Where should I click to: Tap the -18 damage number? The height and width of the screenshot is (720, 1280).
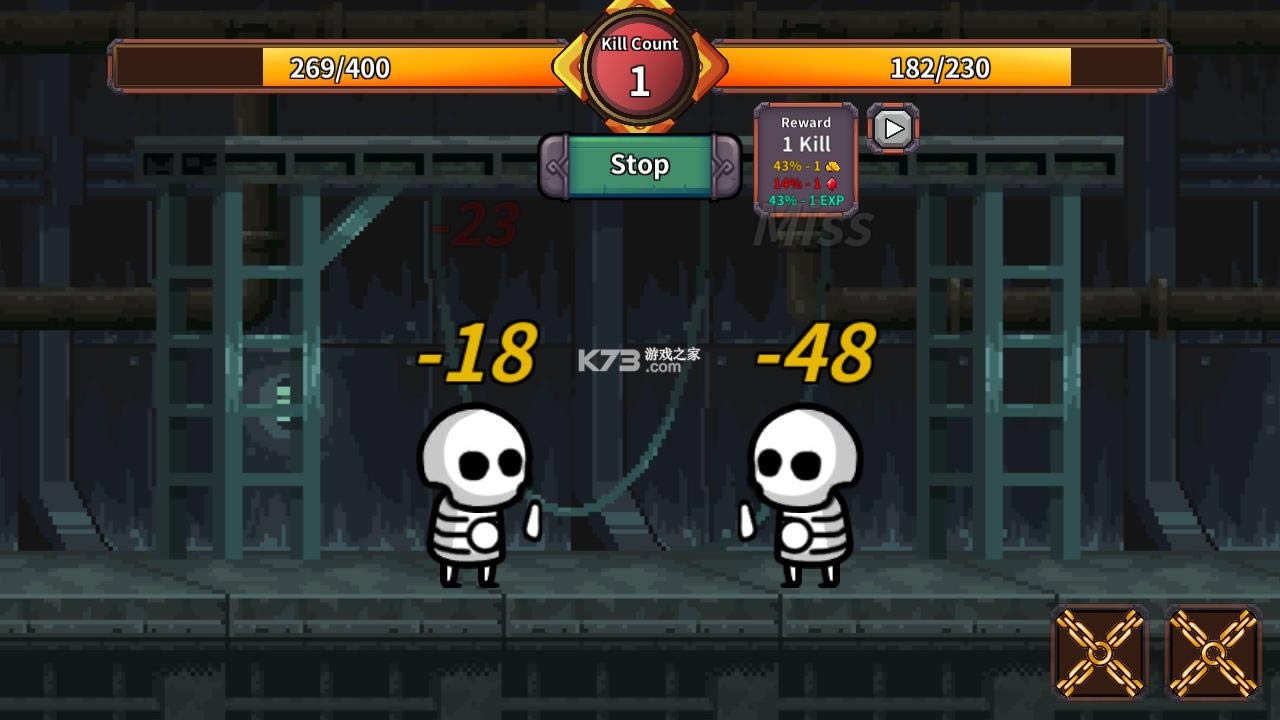click(478, 352)
